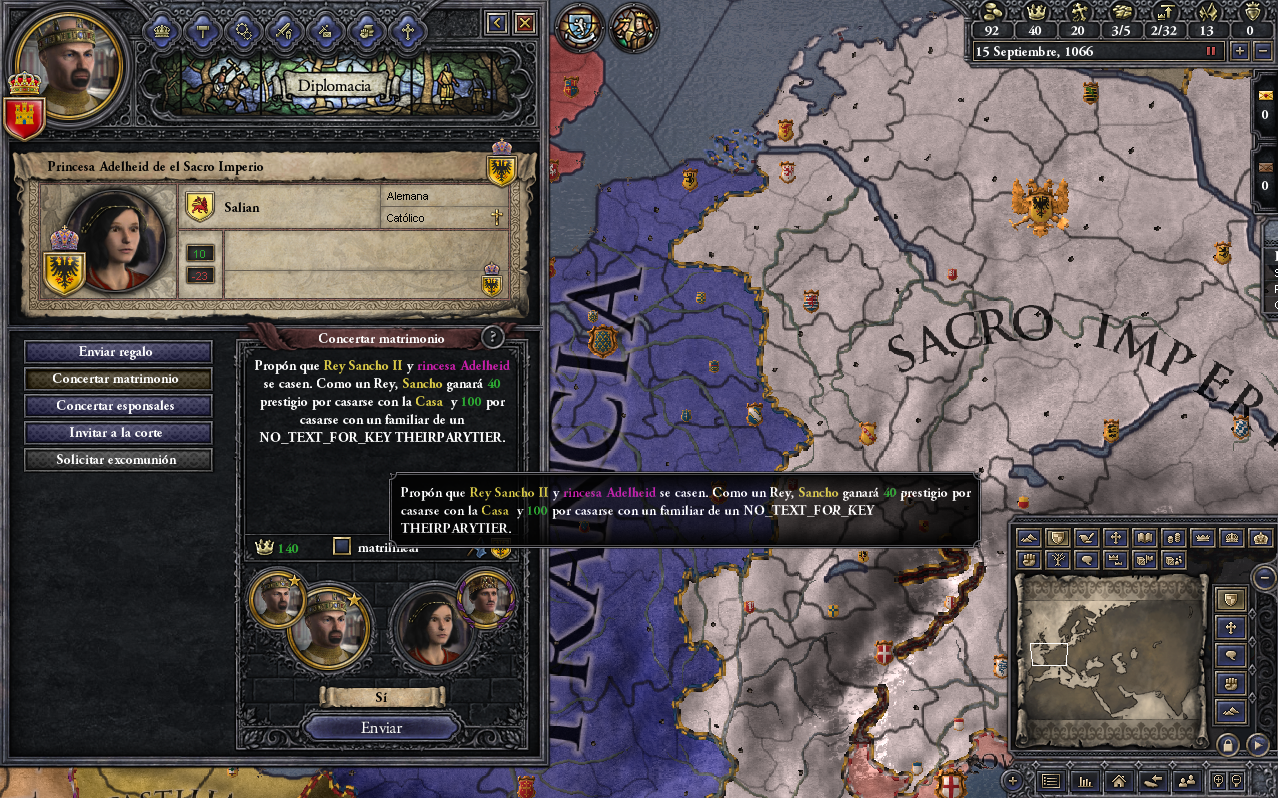Screen dimensions: 1278x798
Task: Go back using the yellow arrow button
Action: click(x=496, y=23)
